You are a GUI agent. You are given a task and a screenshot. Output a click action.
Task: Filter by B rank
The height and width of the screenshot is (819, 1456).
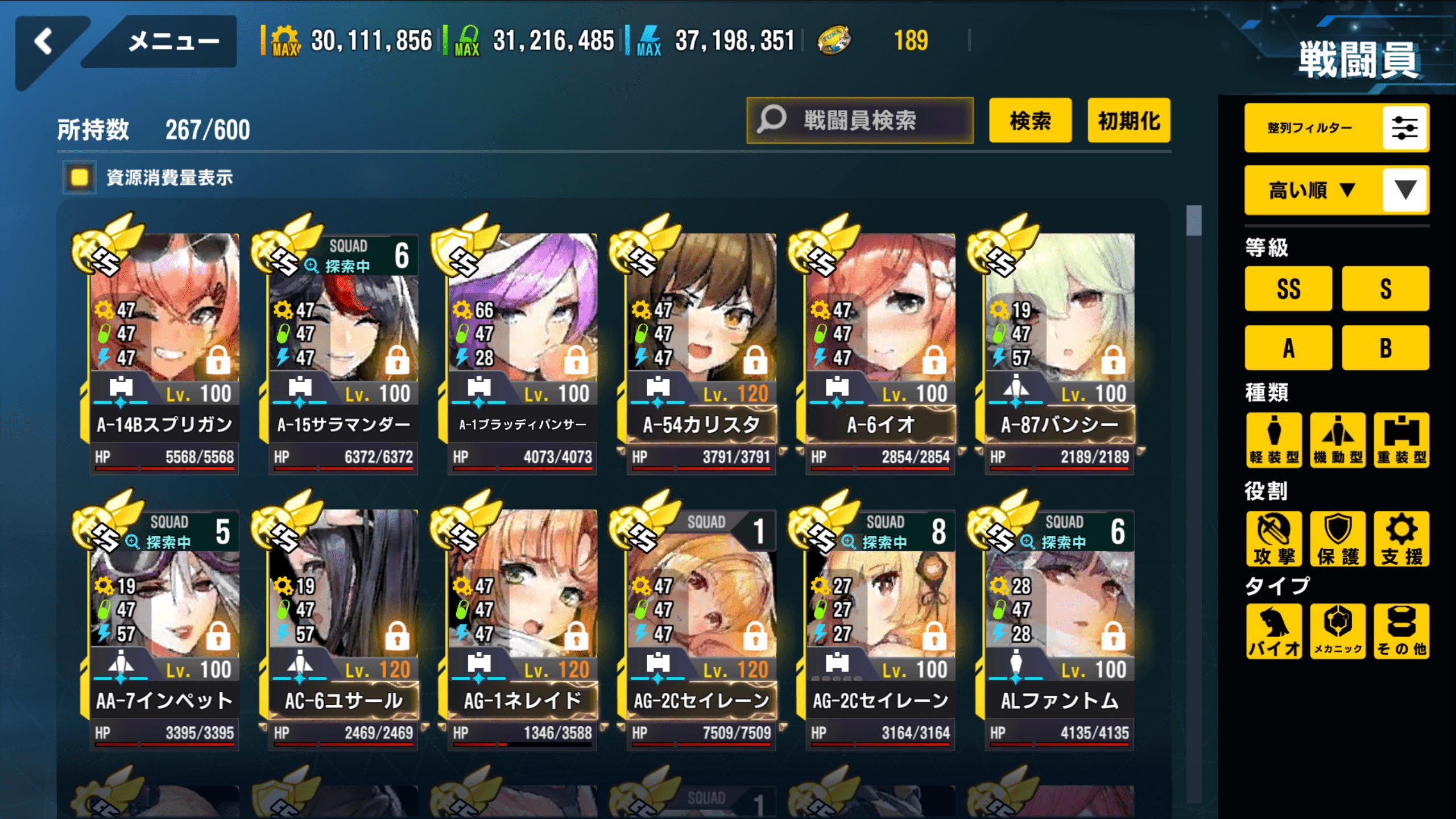(1385, 348)
